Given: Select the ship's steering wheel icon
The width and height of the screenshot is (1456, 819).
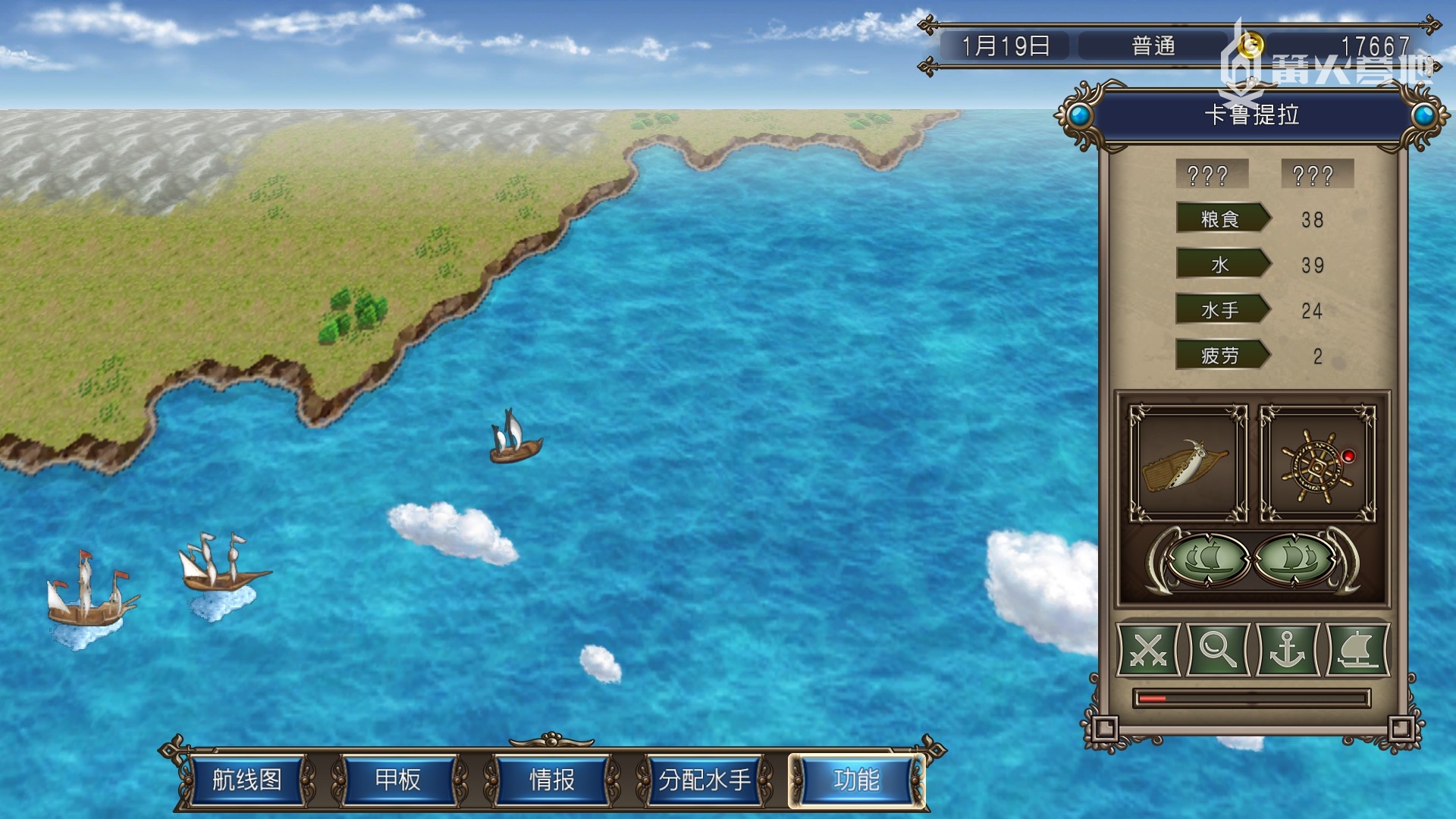Looking at the screenshot, I should [1317, 464].
